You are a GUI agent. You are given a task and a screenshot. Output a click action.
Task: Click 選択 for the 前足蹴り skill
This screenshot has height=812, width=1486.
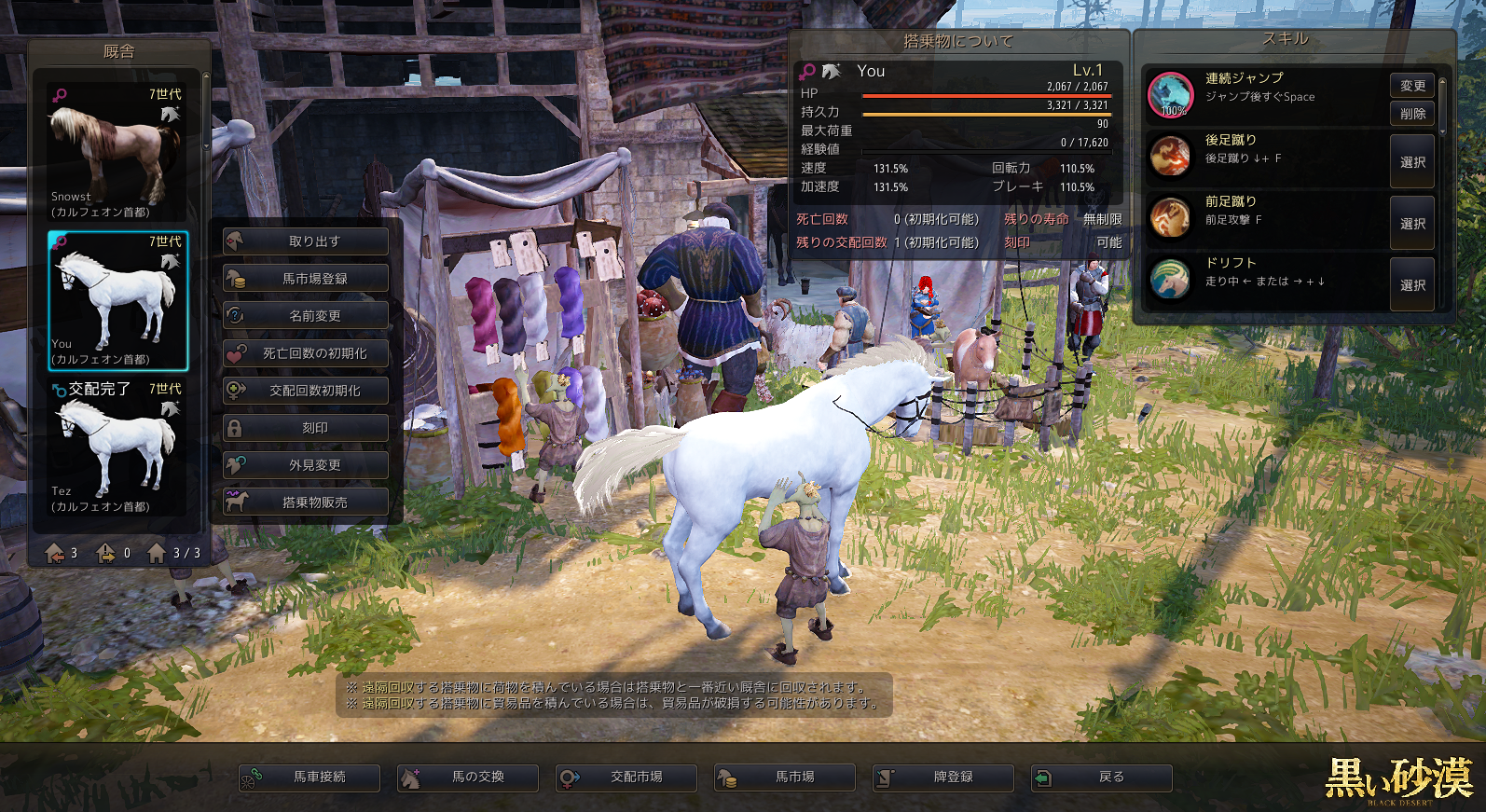(1412, 224)
